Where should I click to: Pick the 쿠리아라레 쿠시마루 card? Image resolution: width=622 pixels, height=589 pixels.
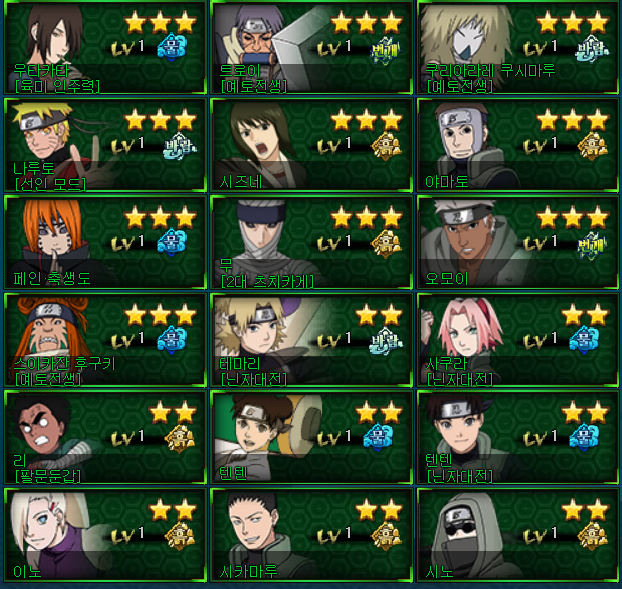(517, 48)
